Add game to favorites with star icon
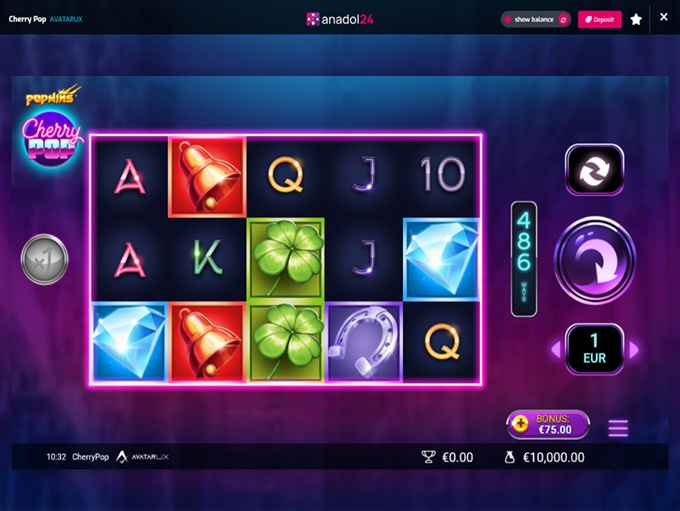Screen dimensions: 680x511 636,19
